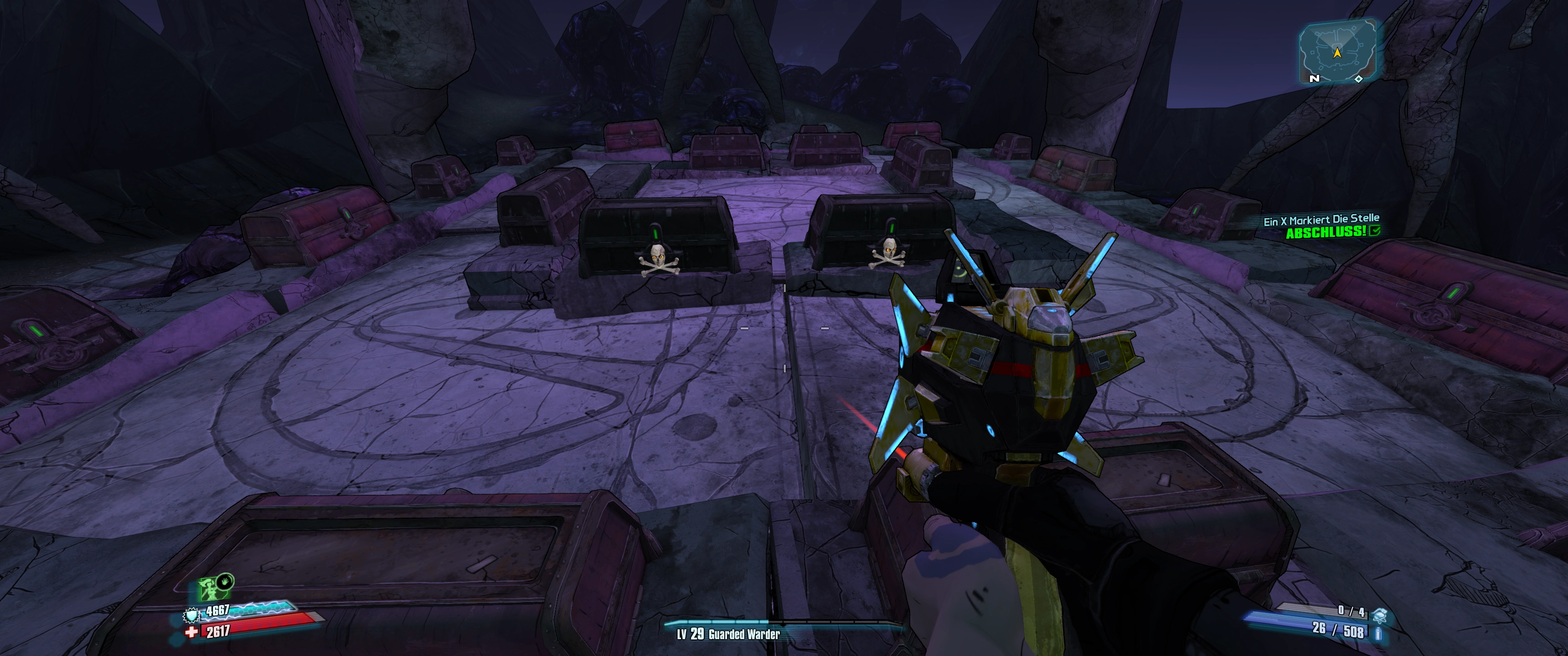The image size is (1568, 656).
Task: Select the grenade icon
Action: pos(1378,616)
